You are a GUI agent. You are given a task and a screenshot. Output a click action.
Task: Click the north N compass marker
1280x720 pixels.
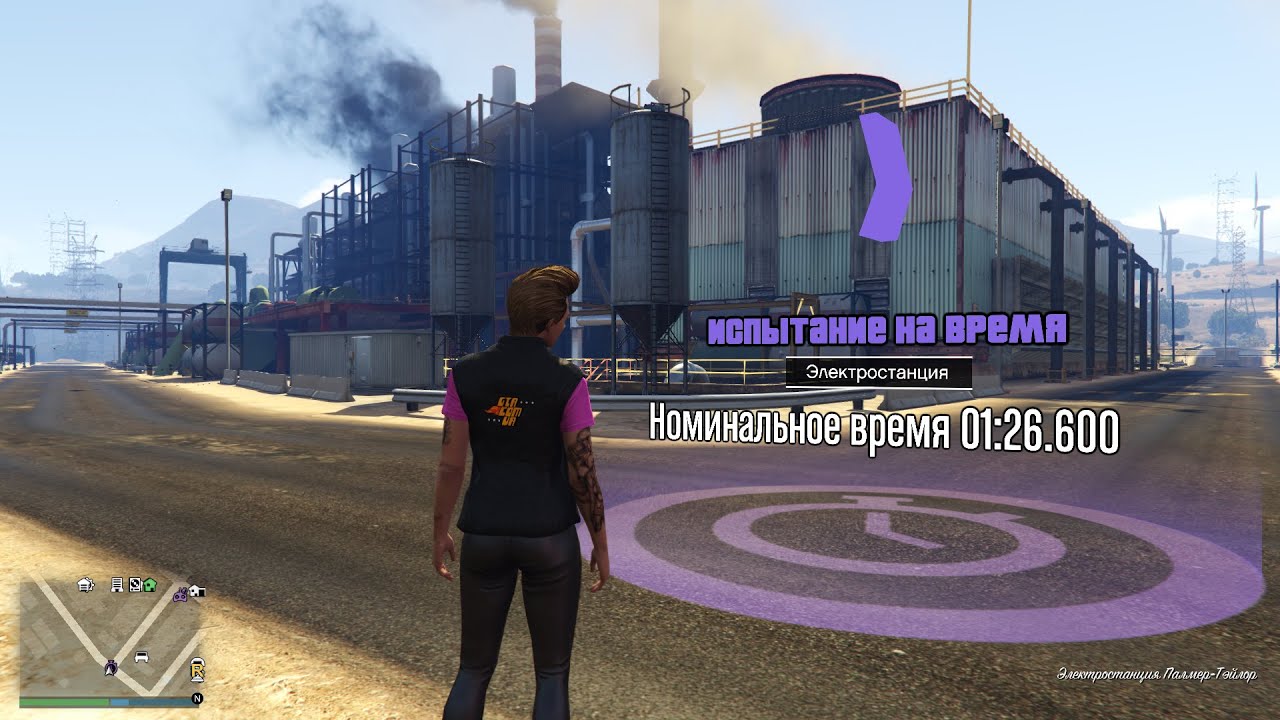click(x=197, y=698)
